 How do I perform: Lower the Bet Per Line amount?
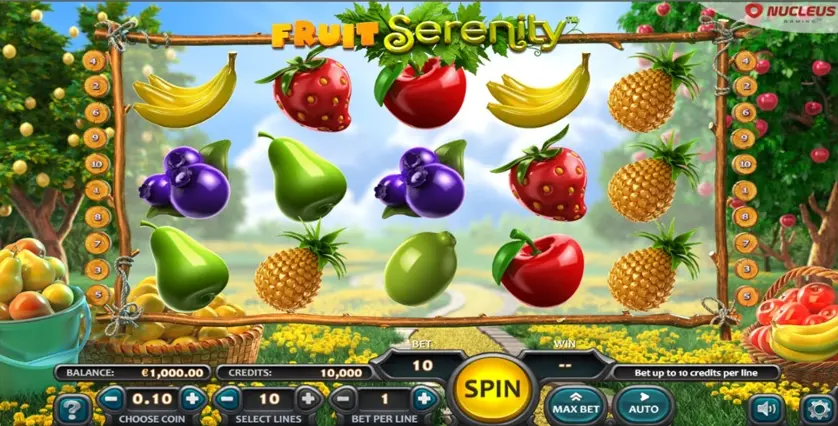343,398
